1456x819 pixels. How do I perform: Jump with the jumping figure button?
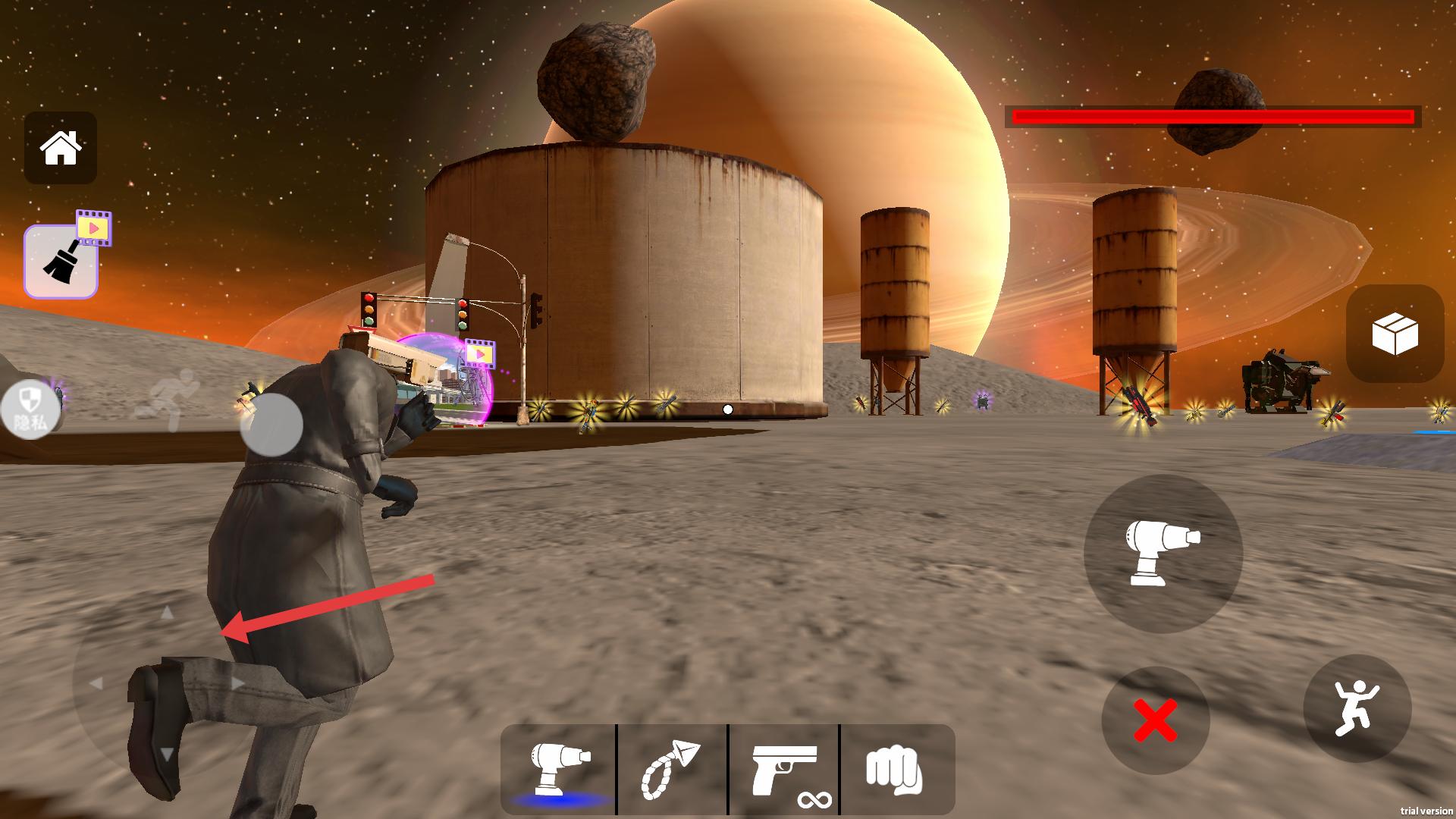point(1357,708)
